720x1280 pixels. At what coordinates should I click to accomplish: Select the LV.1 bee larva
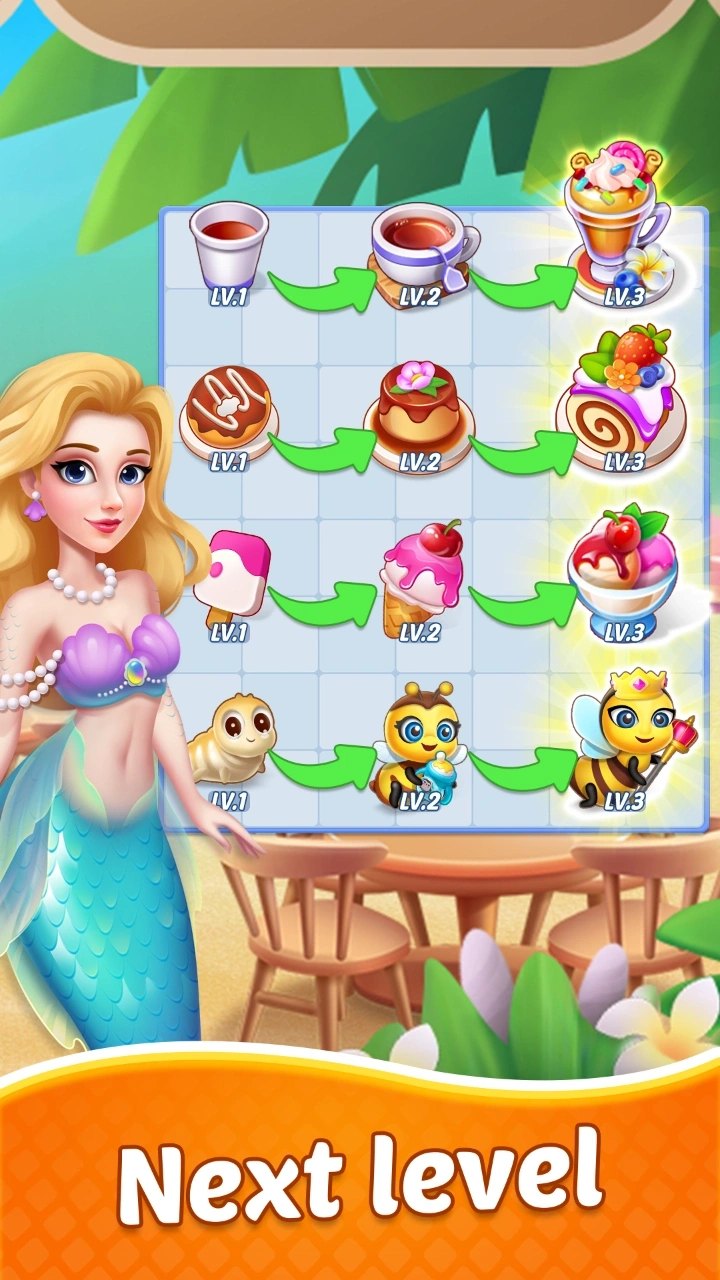pos(231,740)
